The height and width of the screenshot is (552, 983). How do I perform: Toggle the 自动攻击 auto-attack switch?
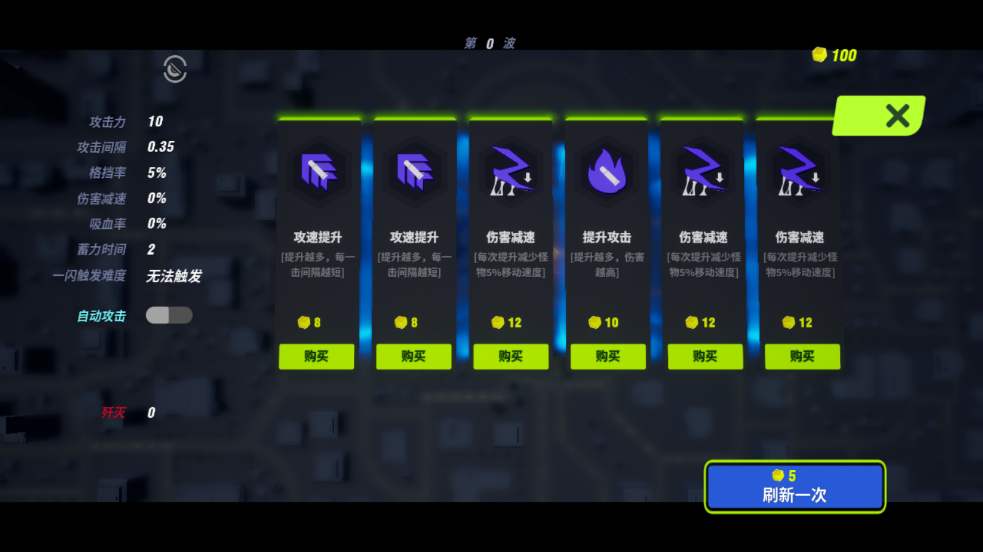point(169,316)
